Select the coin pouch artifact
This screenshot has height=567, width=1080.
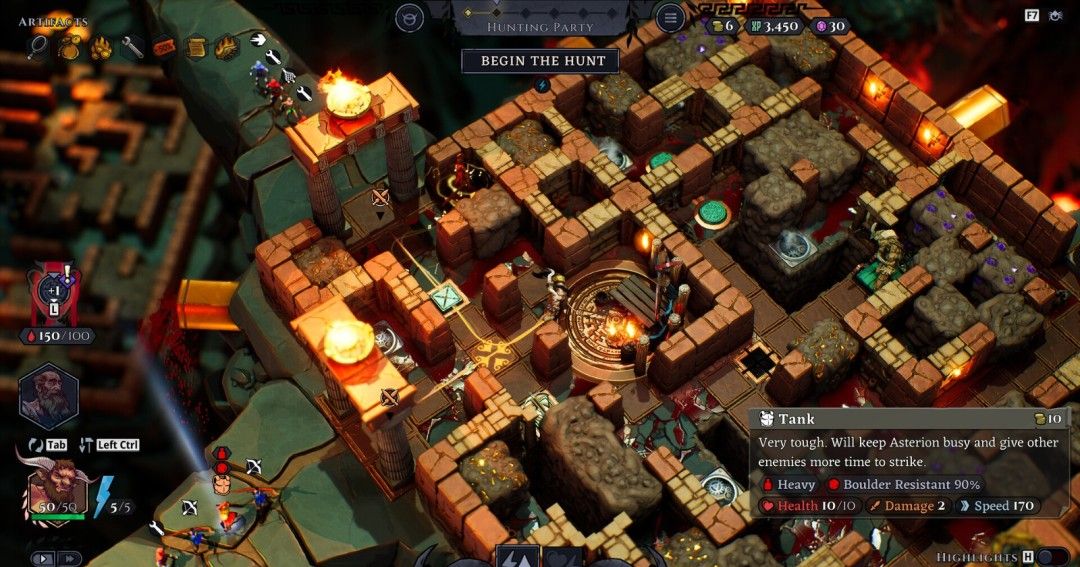(69, 46)
